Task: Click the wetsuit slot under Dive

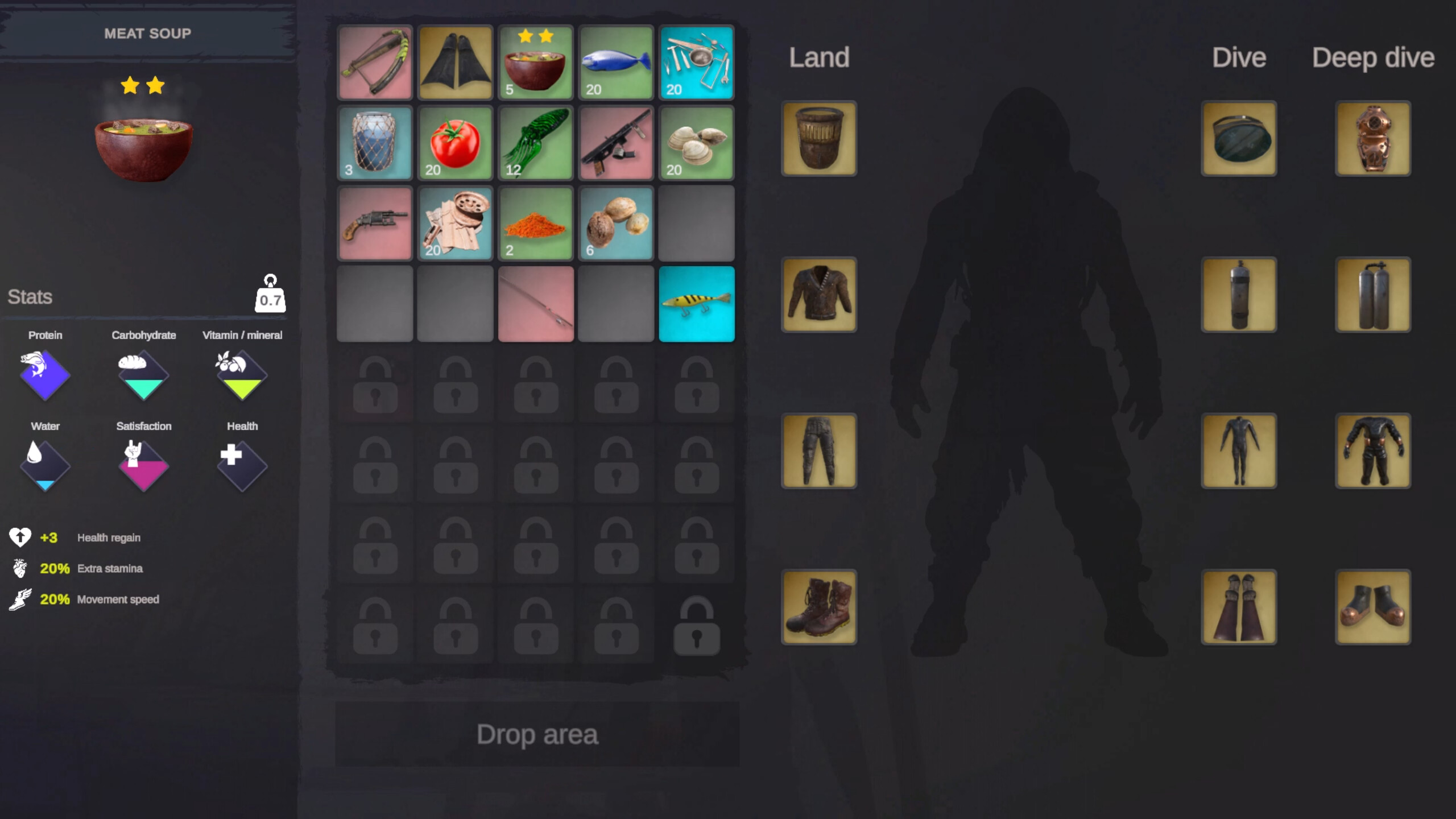Action: (x=1238, y=450)
